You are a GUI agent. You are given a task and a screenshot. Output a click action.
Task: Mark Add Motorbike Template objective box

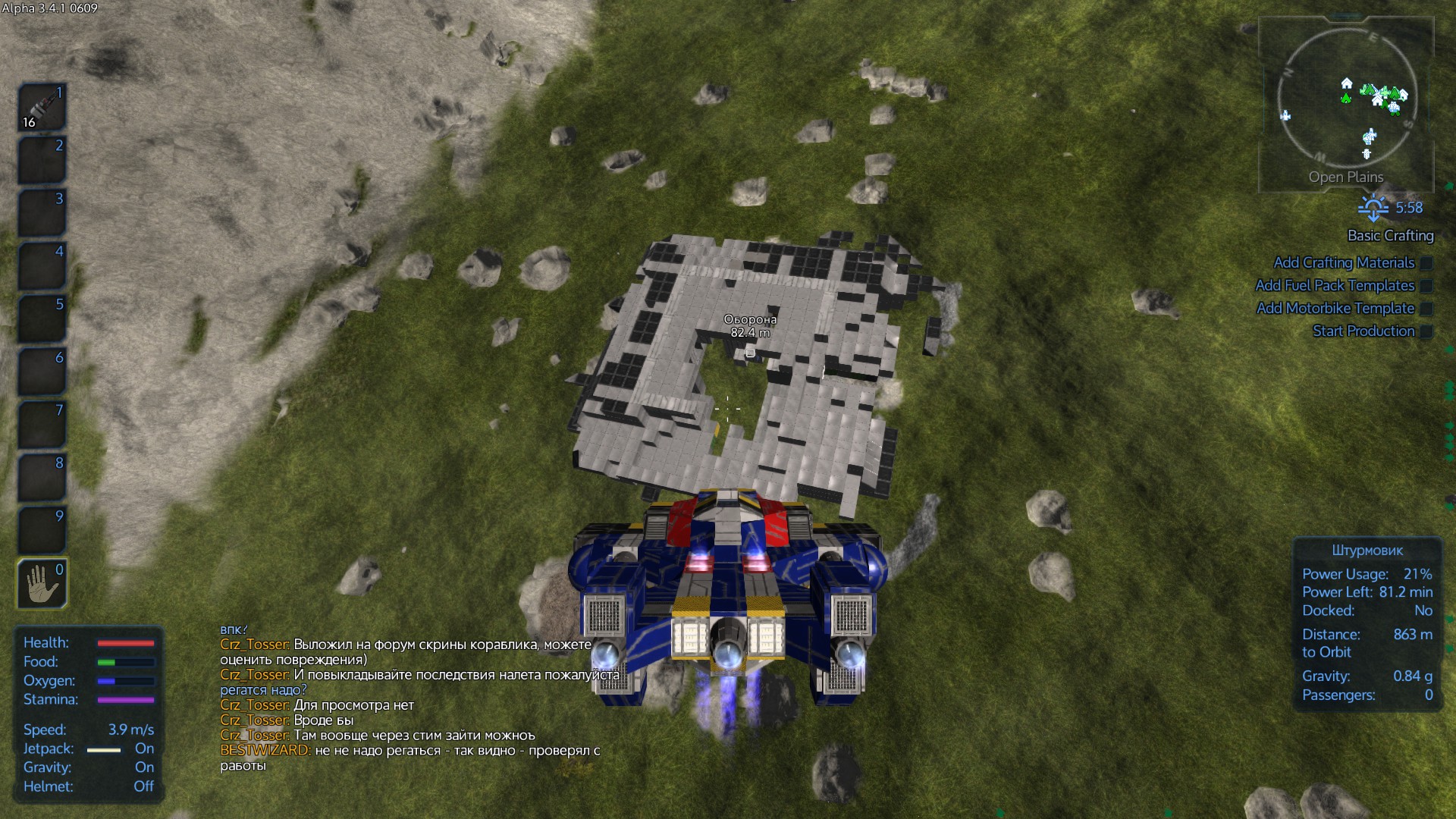coord(1426,309)
